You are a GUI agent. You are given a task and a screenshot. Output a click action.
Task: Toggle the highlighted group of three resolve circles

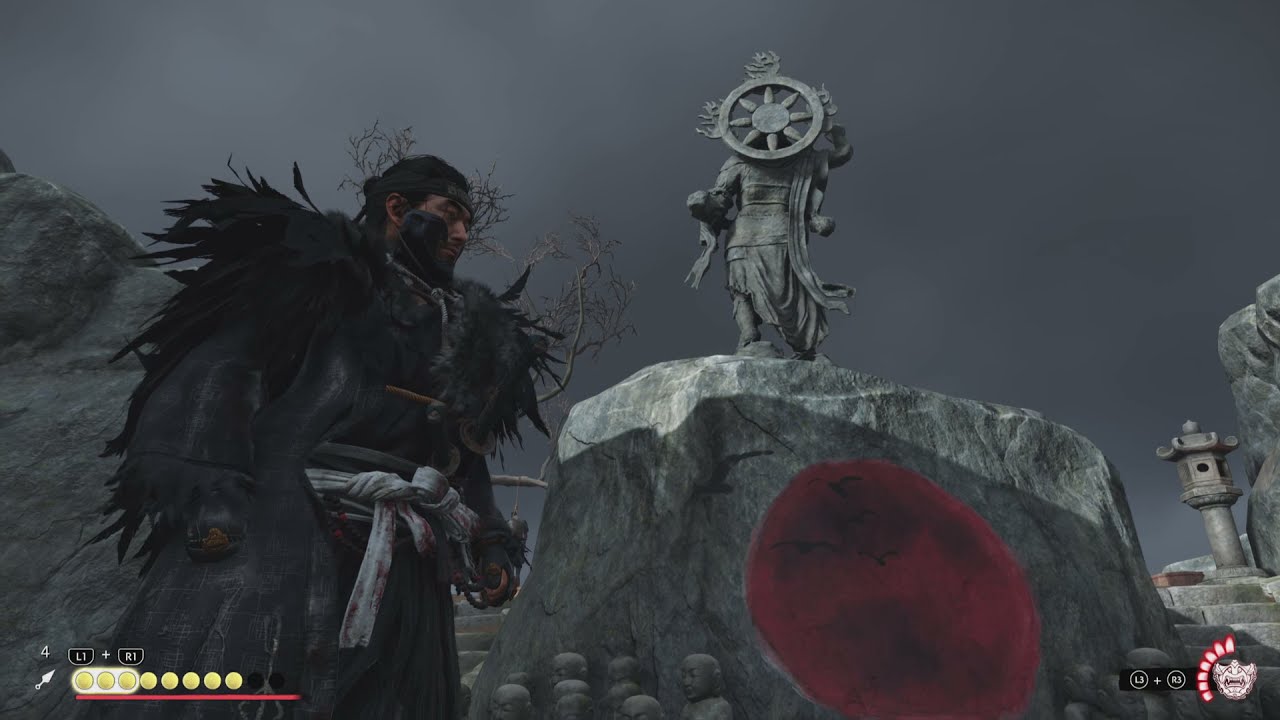[105, 680]
